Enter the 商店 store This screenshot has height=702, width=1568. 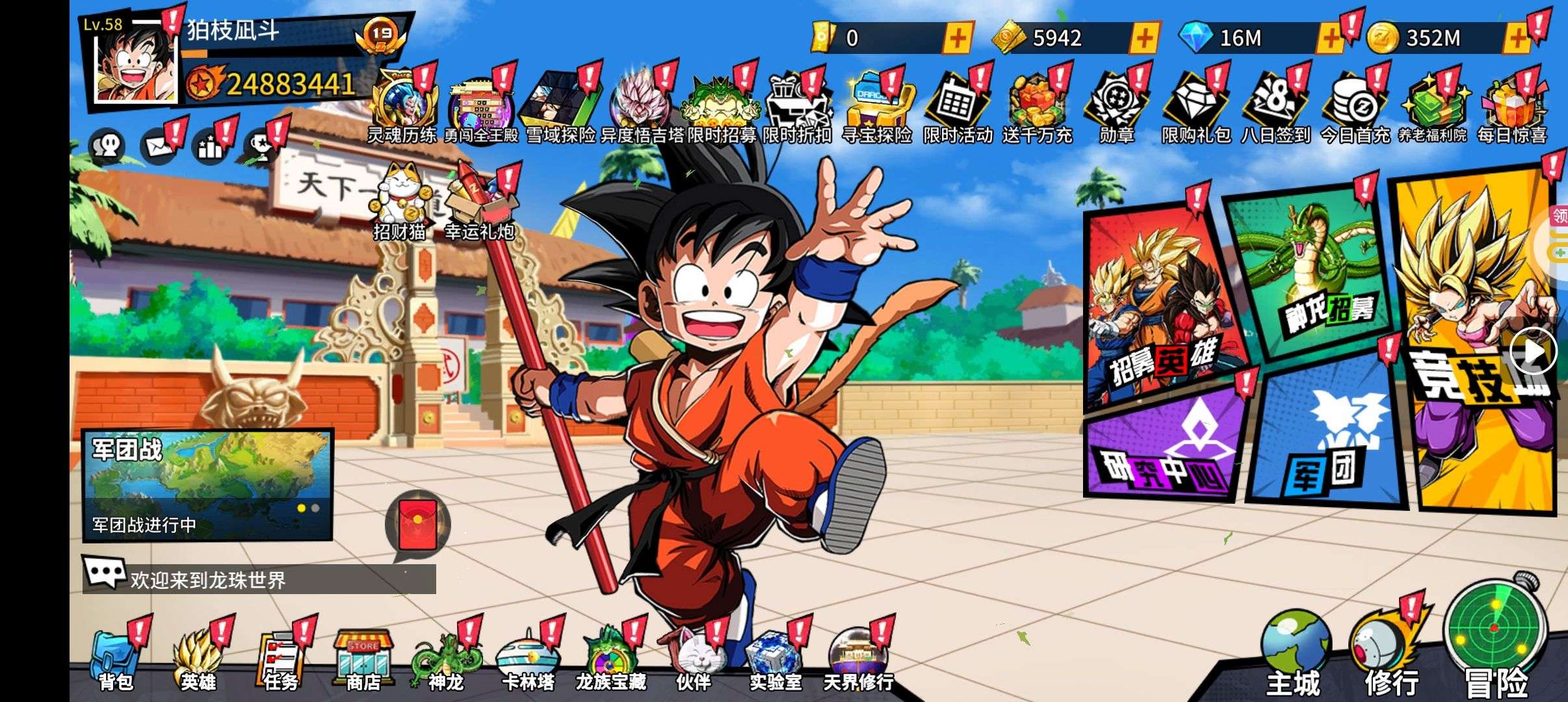click(x=363, y=658)
